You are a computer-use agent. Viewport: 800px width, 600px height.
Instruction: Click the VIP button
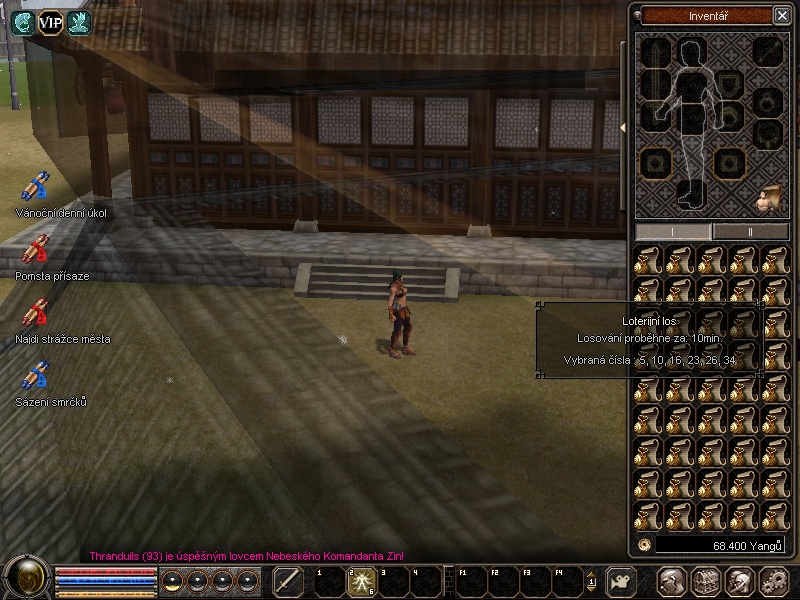pos(50,23)
